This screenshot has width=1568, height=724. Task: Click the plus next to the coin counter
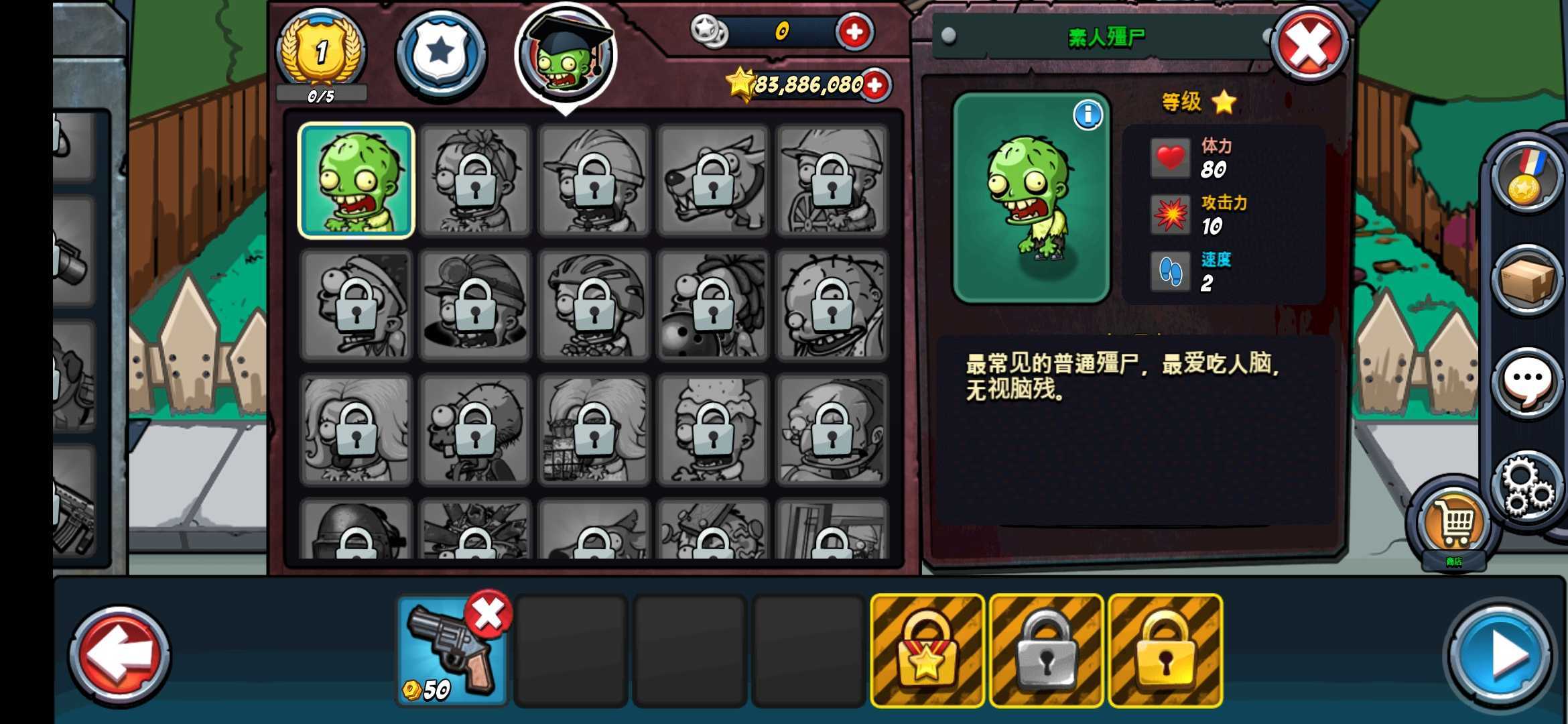pos(854,30)
